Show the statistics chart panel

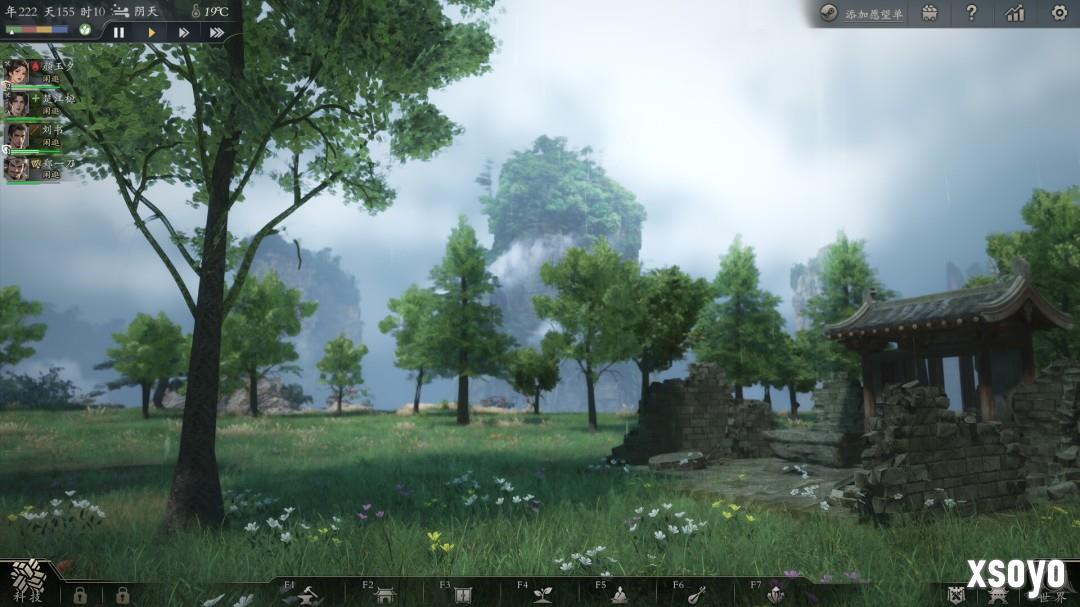pyautogui.click(x=1015, y=13)
